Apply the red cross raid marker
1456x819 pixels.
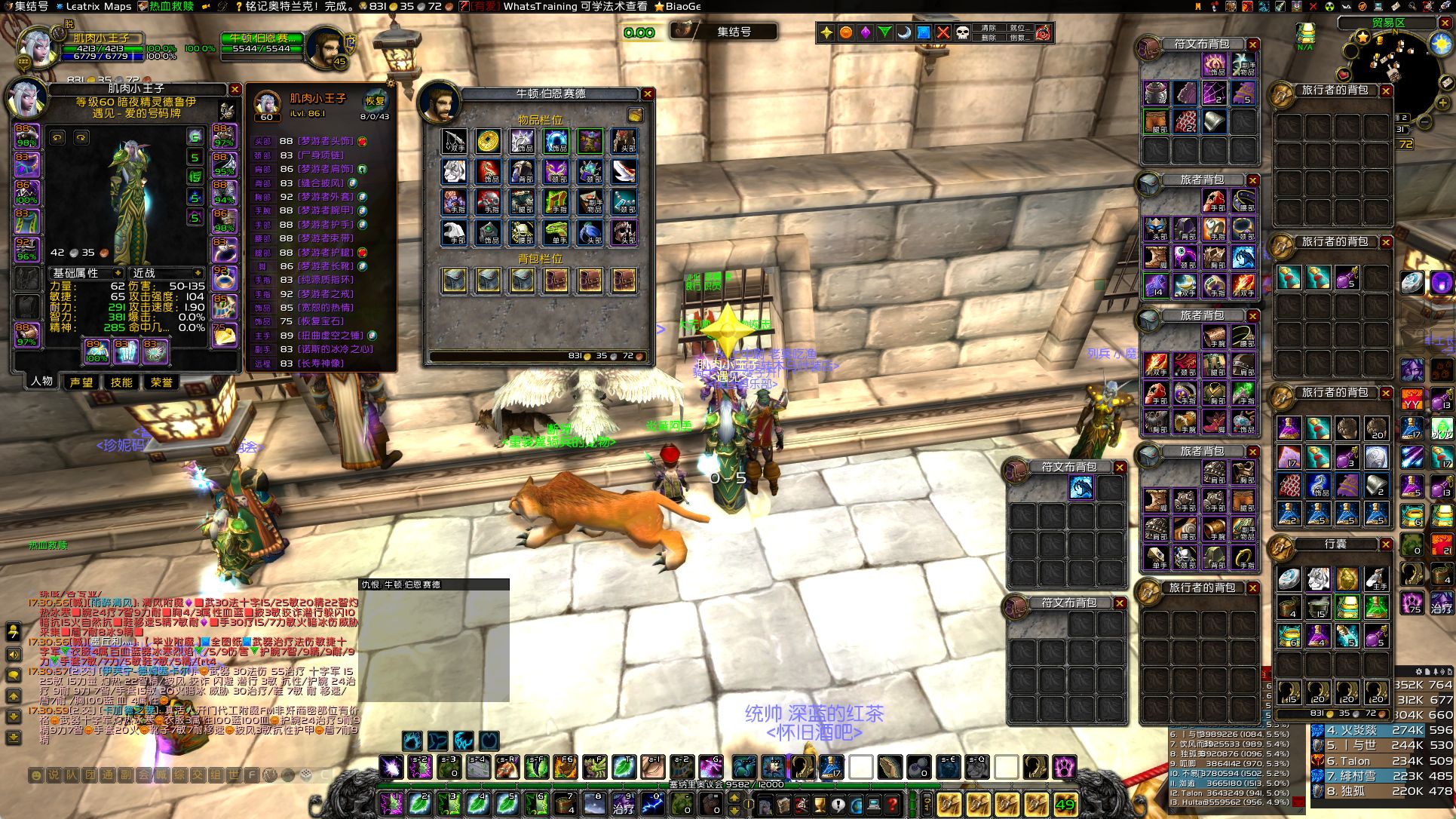[x=943, y=32]
